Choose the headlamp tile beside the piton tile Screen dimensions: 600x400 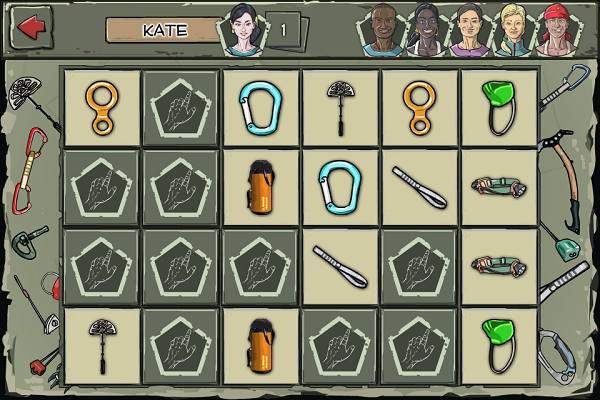click(x=501, y=187)
